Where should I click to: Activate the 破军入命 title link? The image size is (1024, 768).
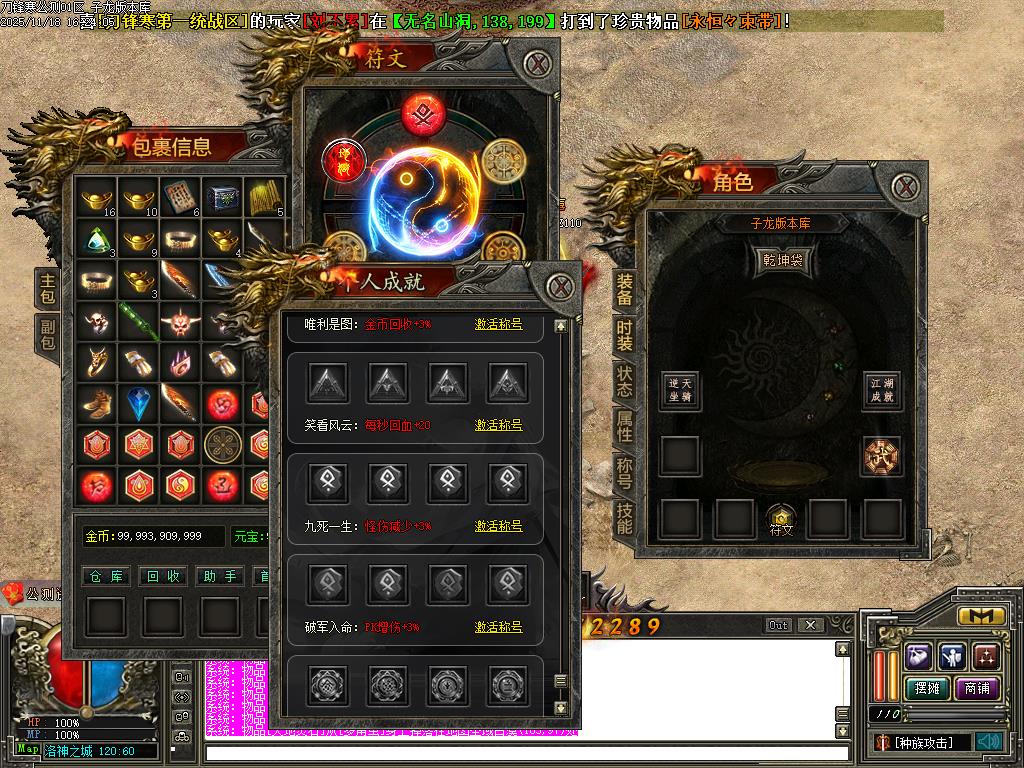point(498,627)
